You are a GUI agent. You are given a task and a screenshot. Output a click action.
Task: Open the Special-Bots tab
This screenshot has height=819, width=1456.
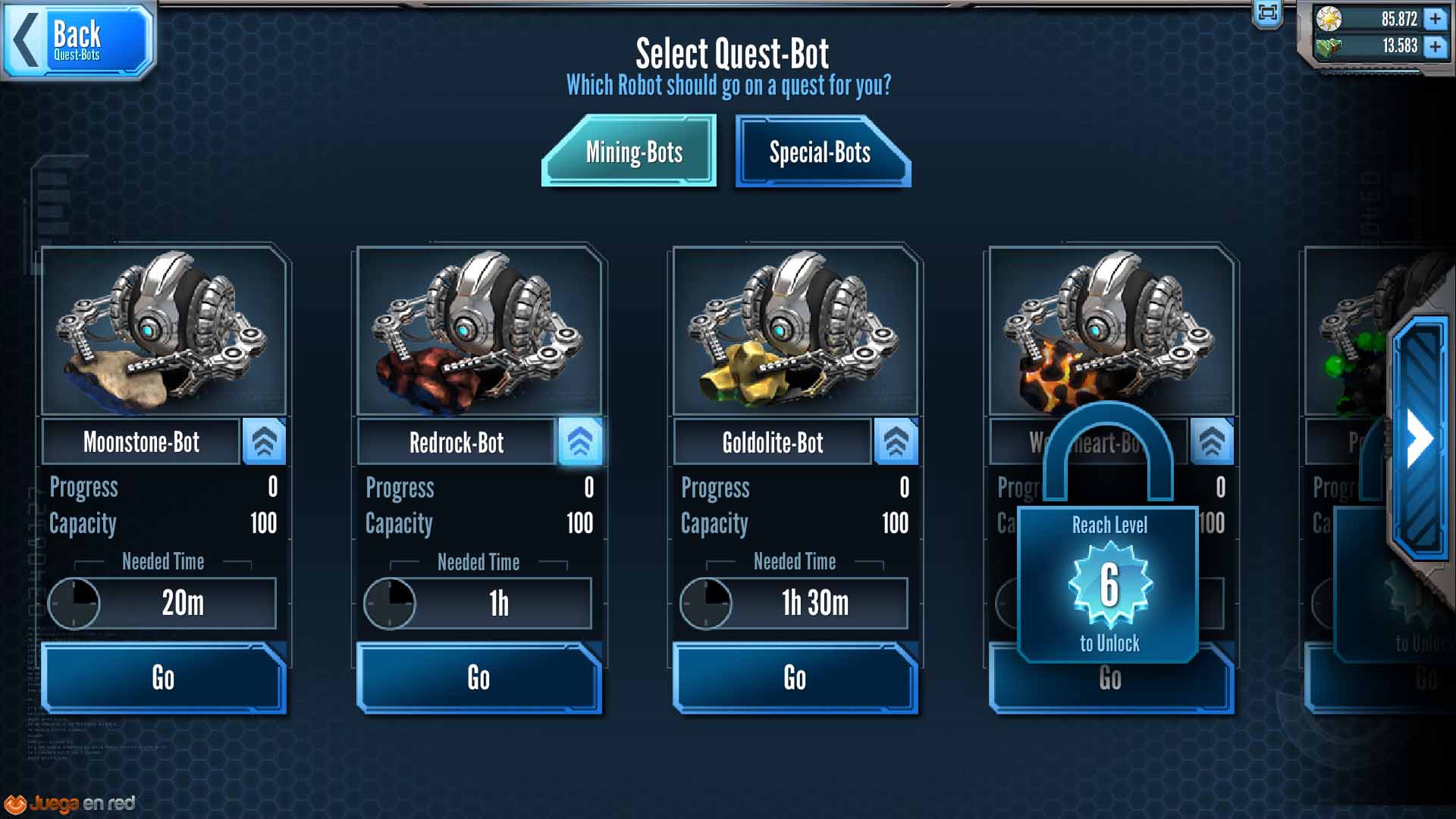[822, 152]
